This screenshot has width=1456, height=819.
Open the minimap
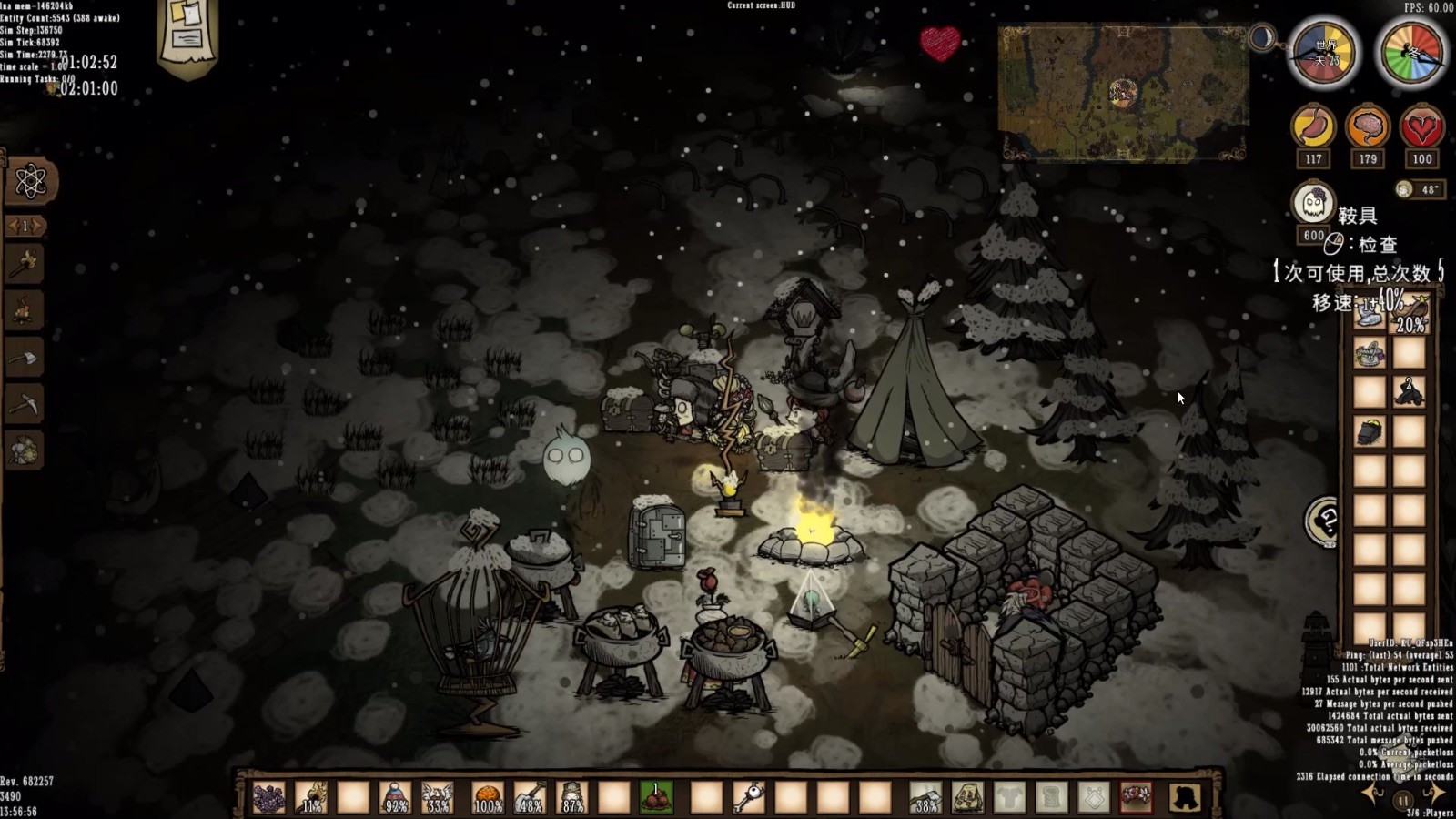click(x=1122, y=92)
